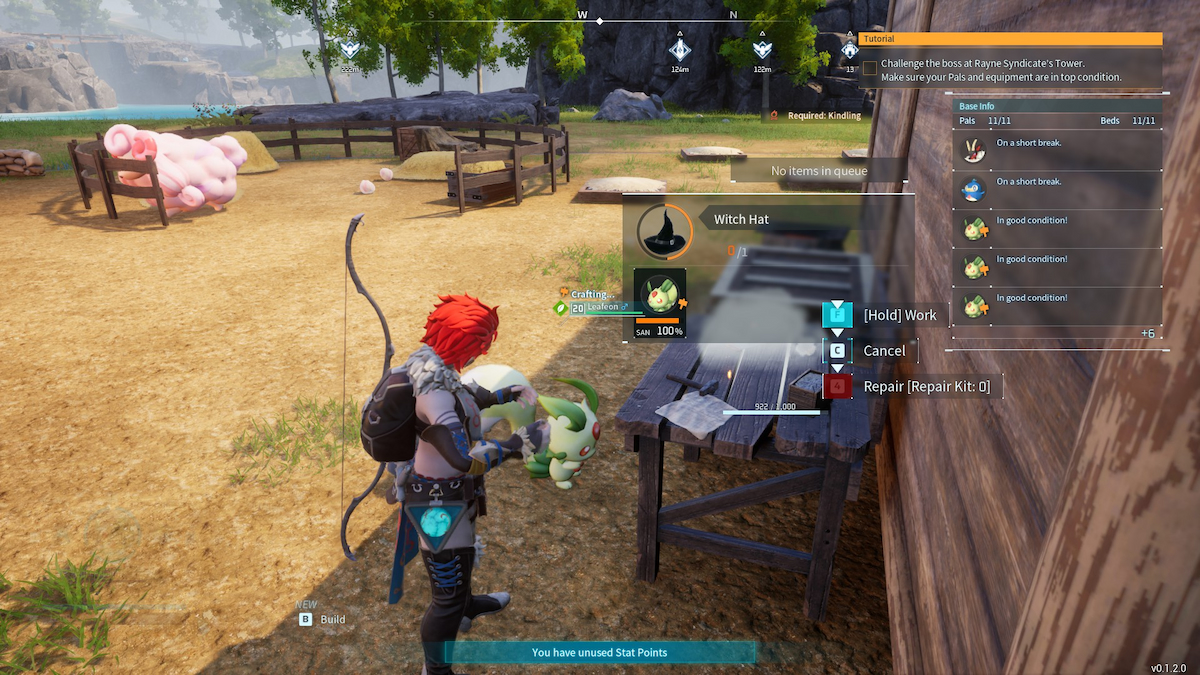Click the No items in queue box

pyautogui.click(x=819, y=171)
